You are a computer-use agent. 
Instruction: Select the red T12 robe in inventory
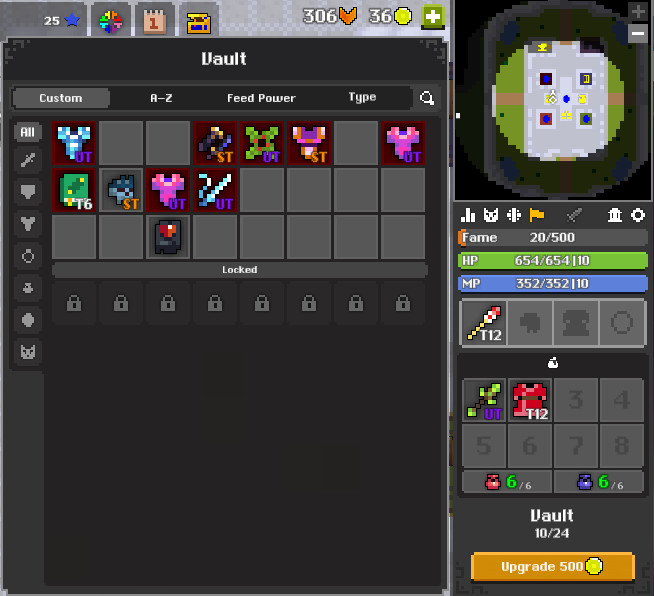[x=530, y=400]
